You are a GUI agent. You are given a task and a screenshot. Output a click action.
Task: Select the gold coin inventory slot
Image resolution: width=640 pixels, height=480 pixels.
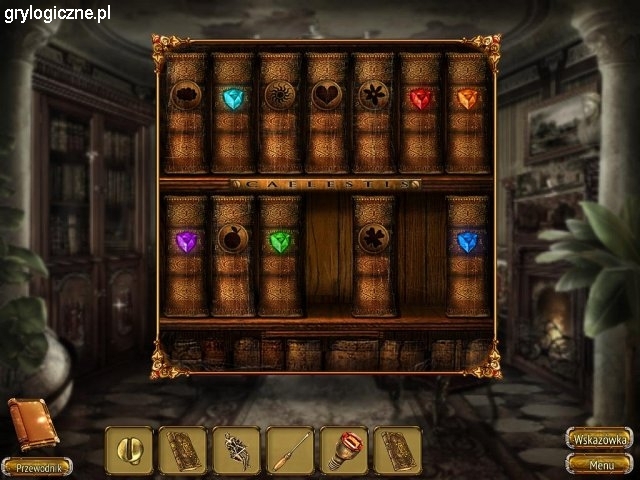[x=130, y=450]
